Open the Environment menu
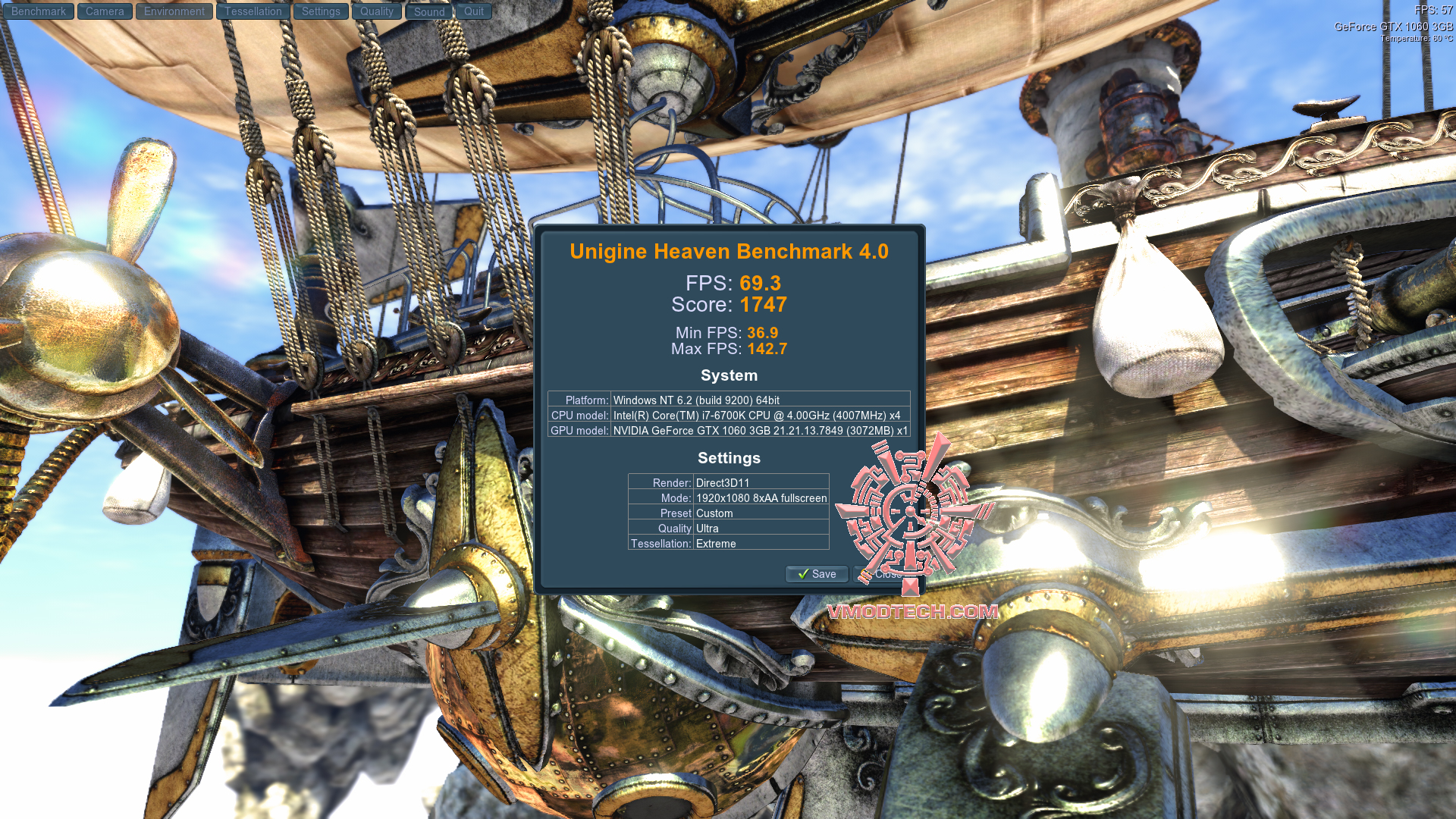The height and width of the screenshot is (819, 1456). tap(174, 11)
